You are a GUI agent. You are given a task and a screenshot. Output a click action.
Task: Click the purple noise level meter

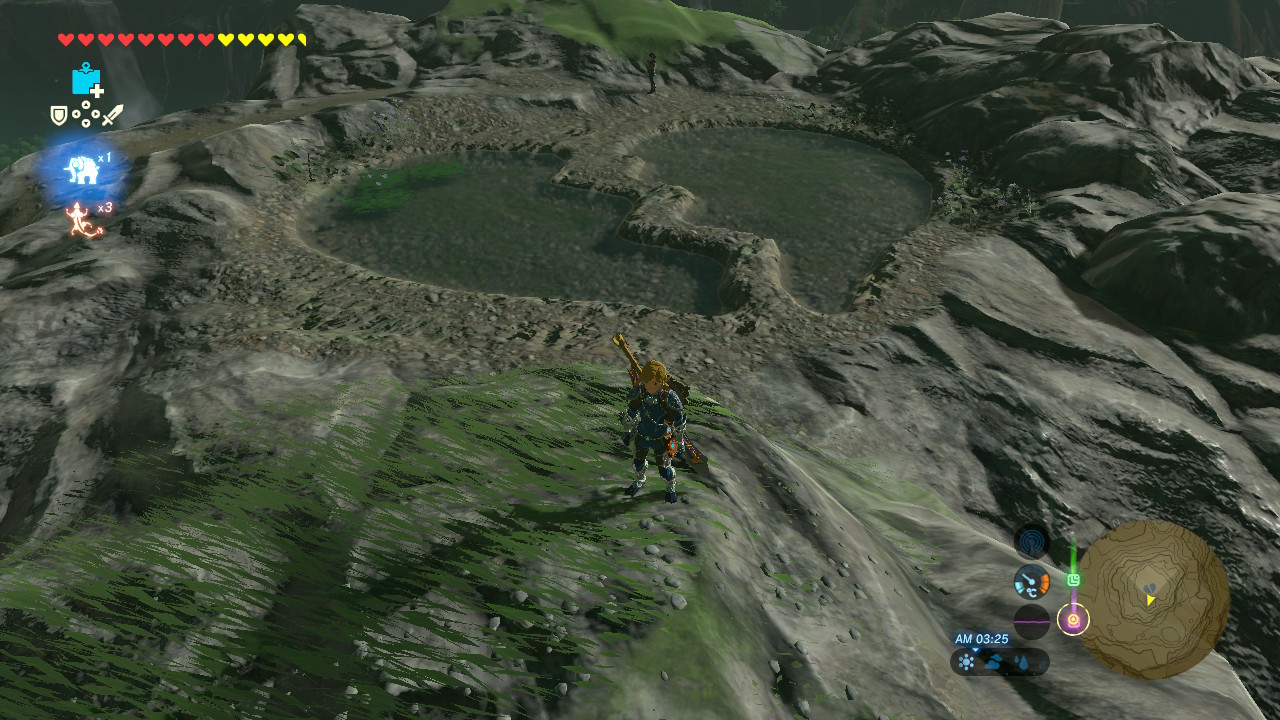click(1032, 621)
